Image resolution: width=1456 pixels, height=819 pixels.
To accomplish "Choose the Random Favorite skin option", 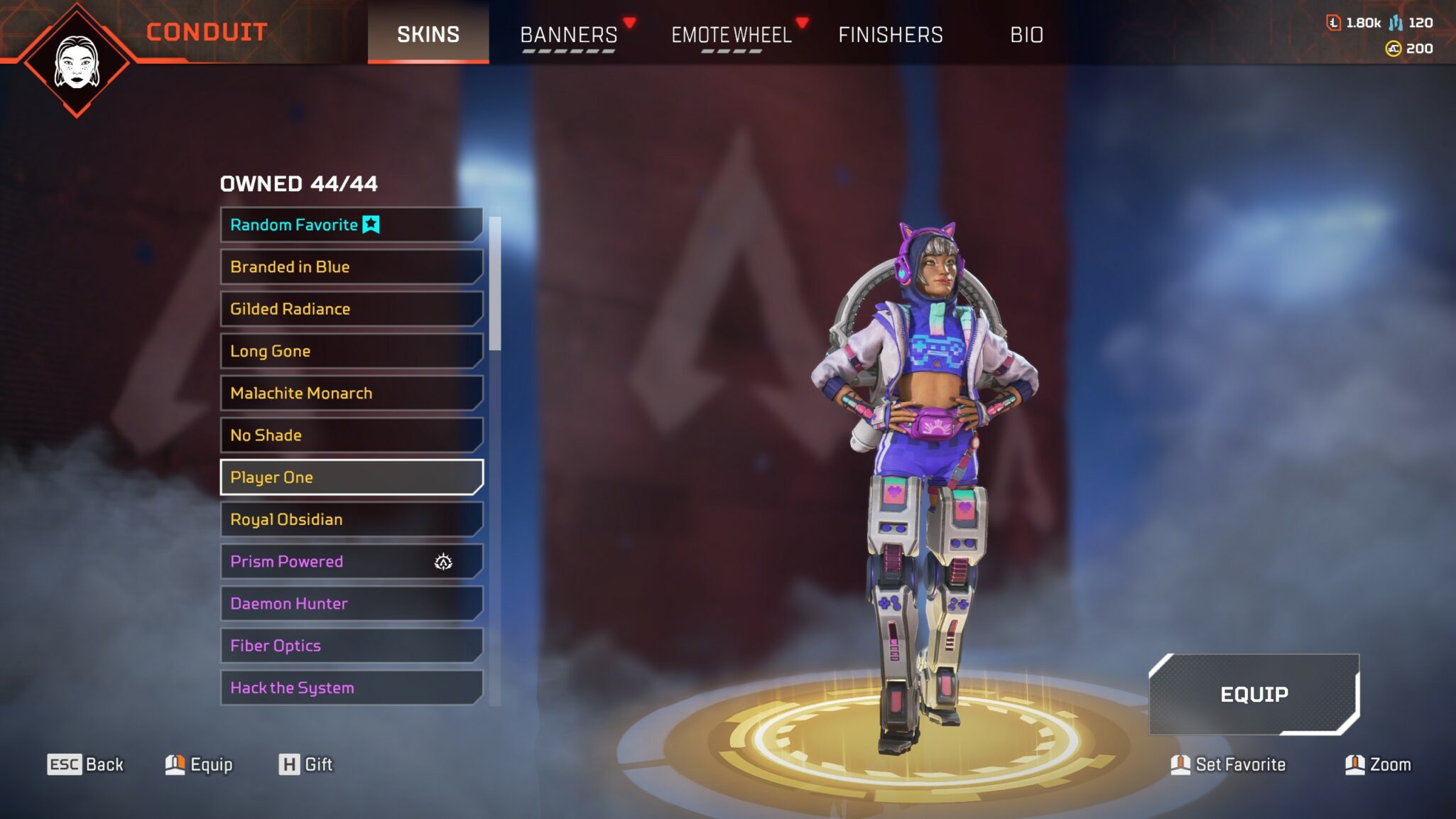I will click(x=351, y=224).
